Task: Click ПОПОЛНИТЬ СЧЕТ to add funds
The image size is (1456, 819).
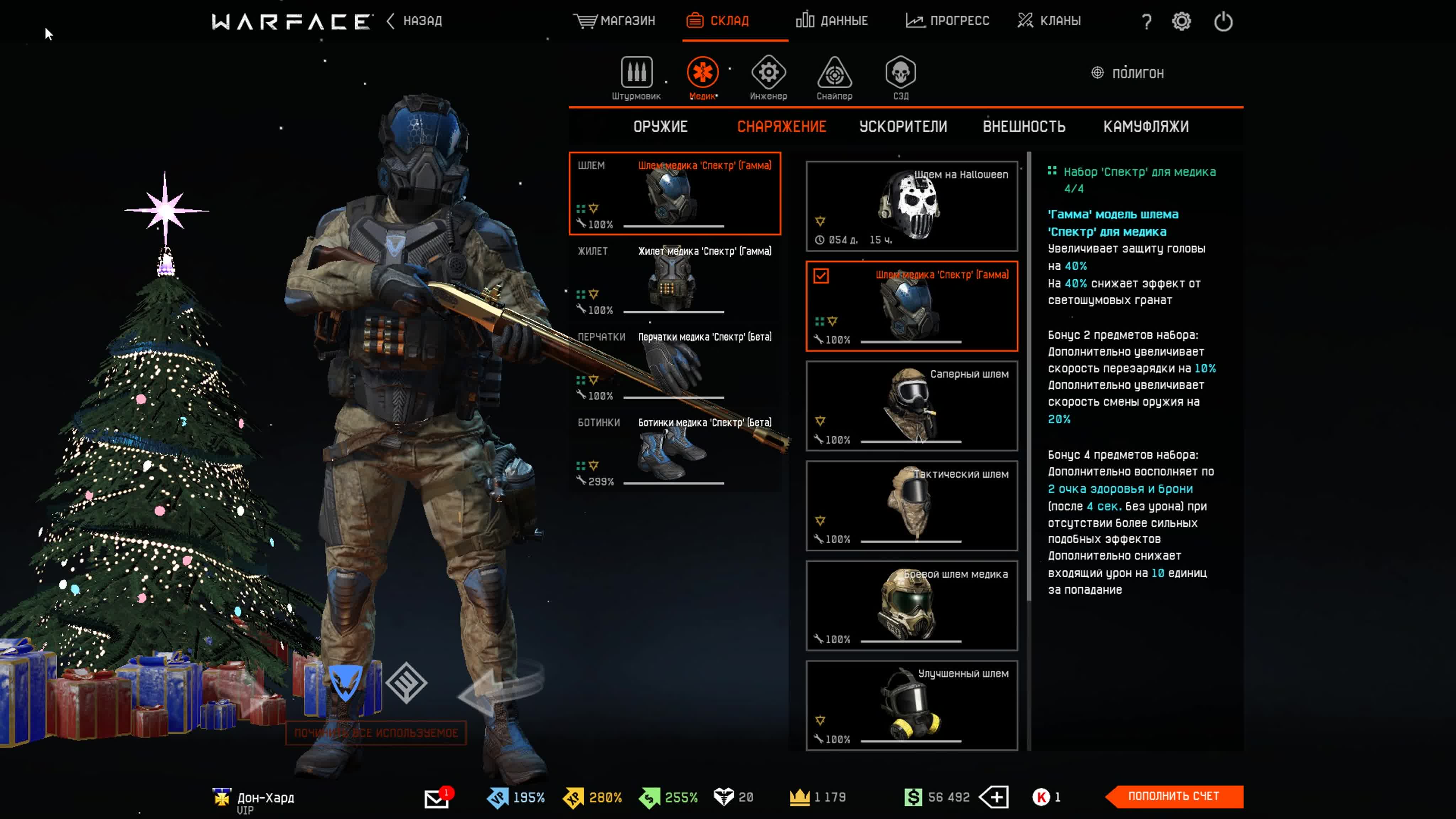Action: coord(1174,796)
